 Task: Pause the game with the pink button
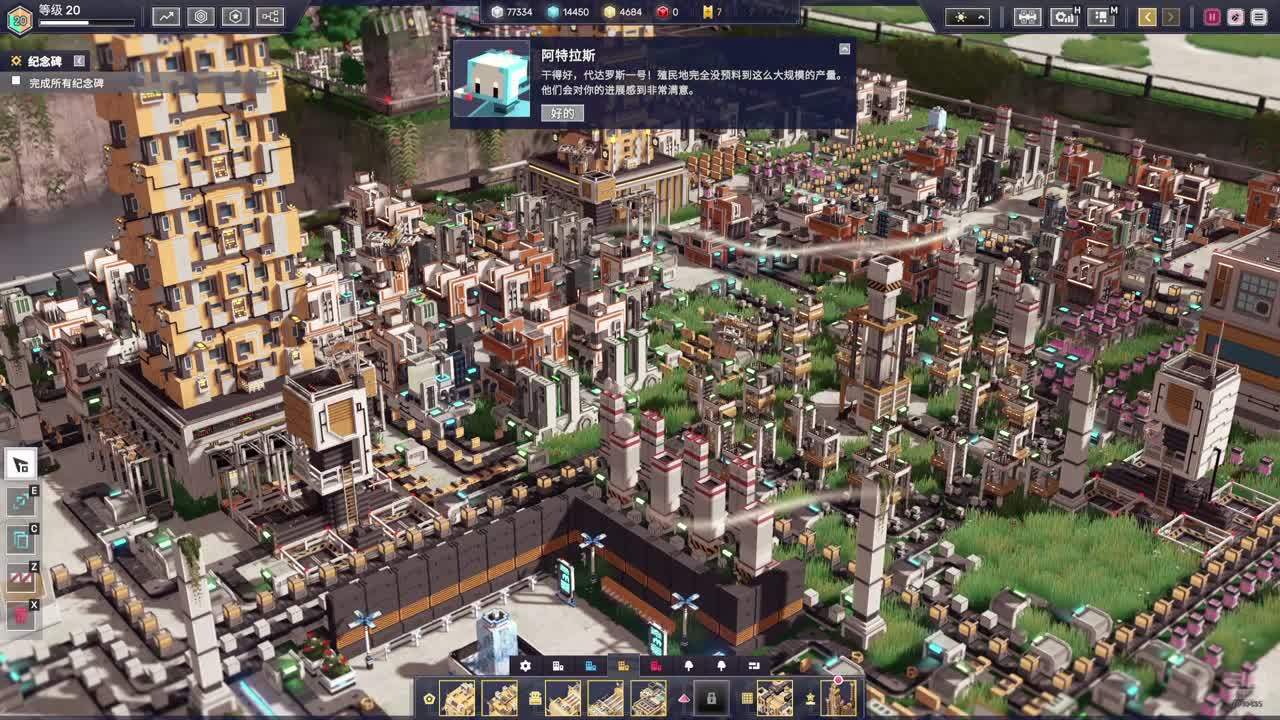1212,16
